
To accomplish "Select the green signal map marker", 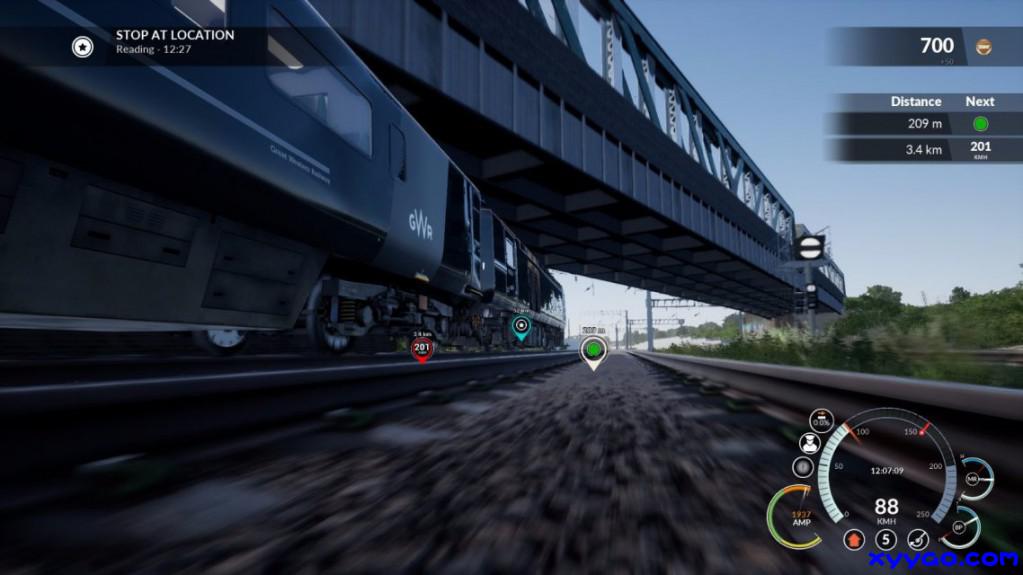I will [x=594, y=349].
